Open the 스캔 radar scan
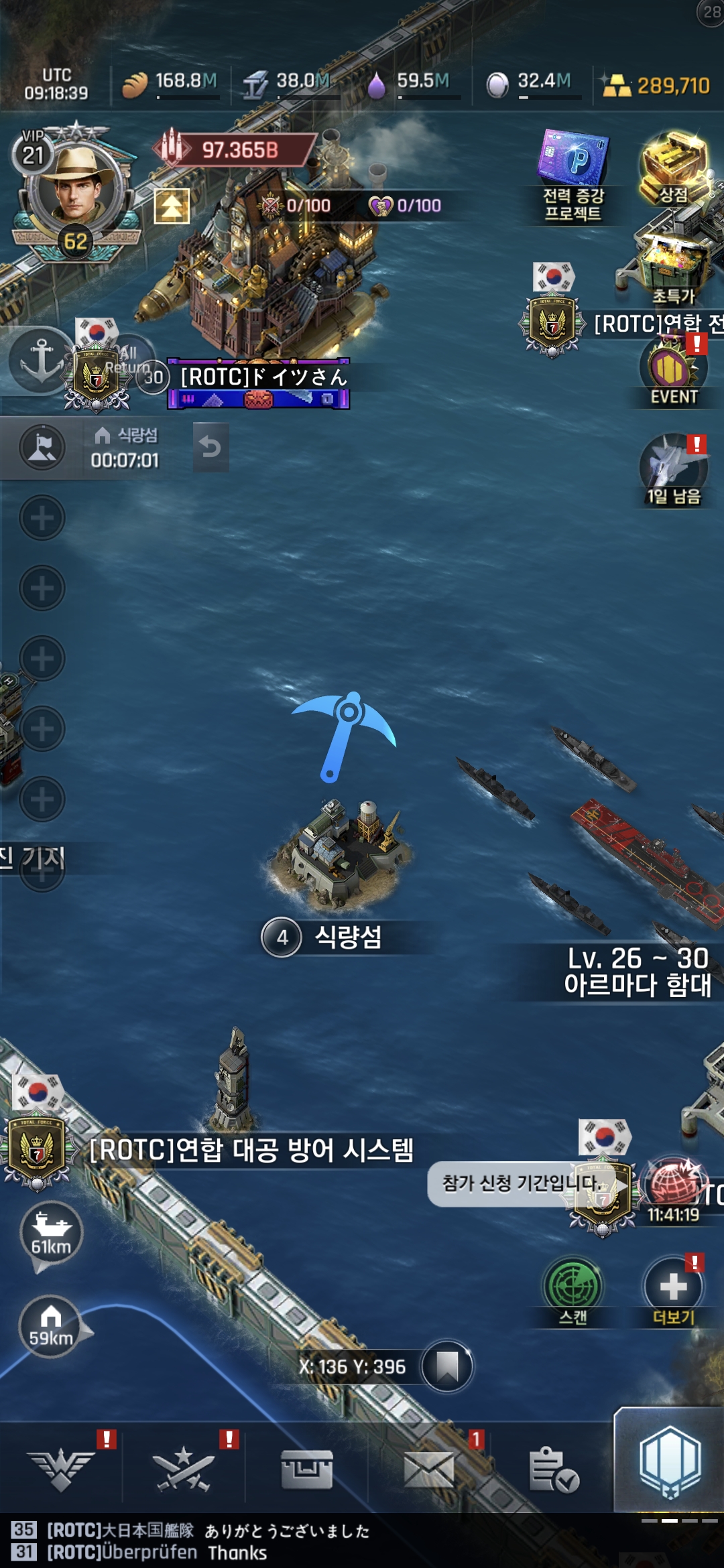724x1568 pixels. (573, 1290)
